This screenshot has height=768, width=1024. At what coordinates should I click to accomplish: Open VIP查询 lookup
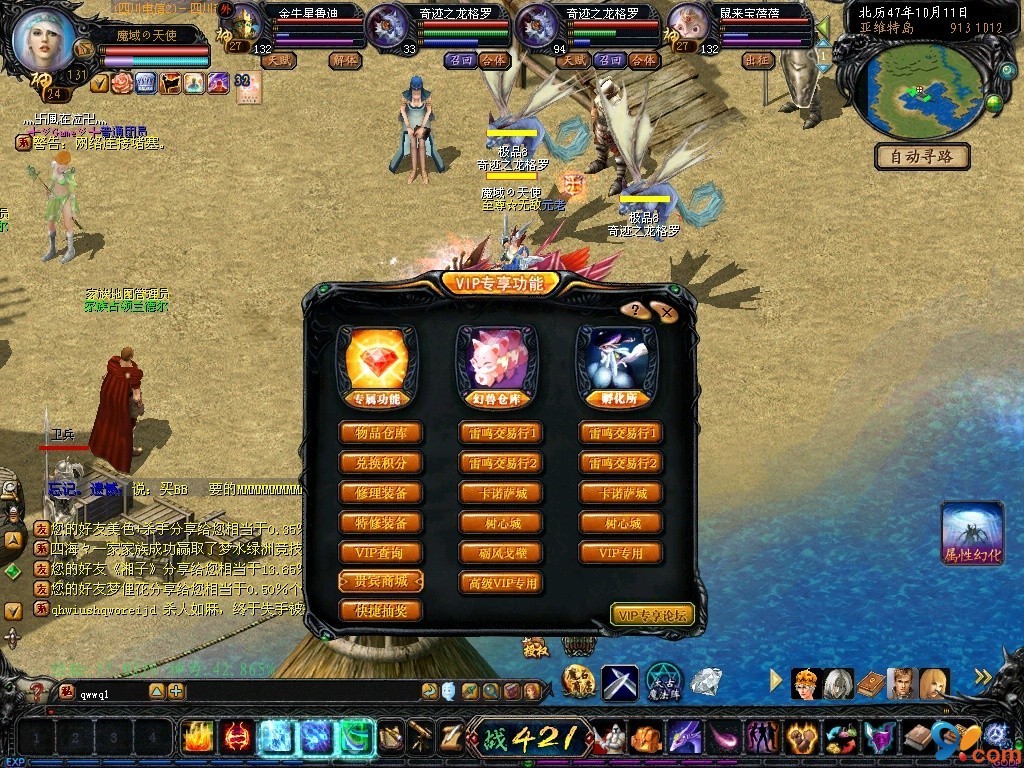381,553
